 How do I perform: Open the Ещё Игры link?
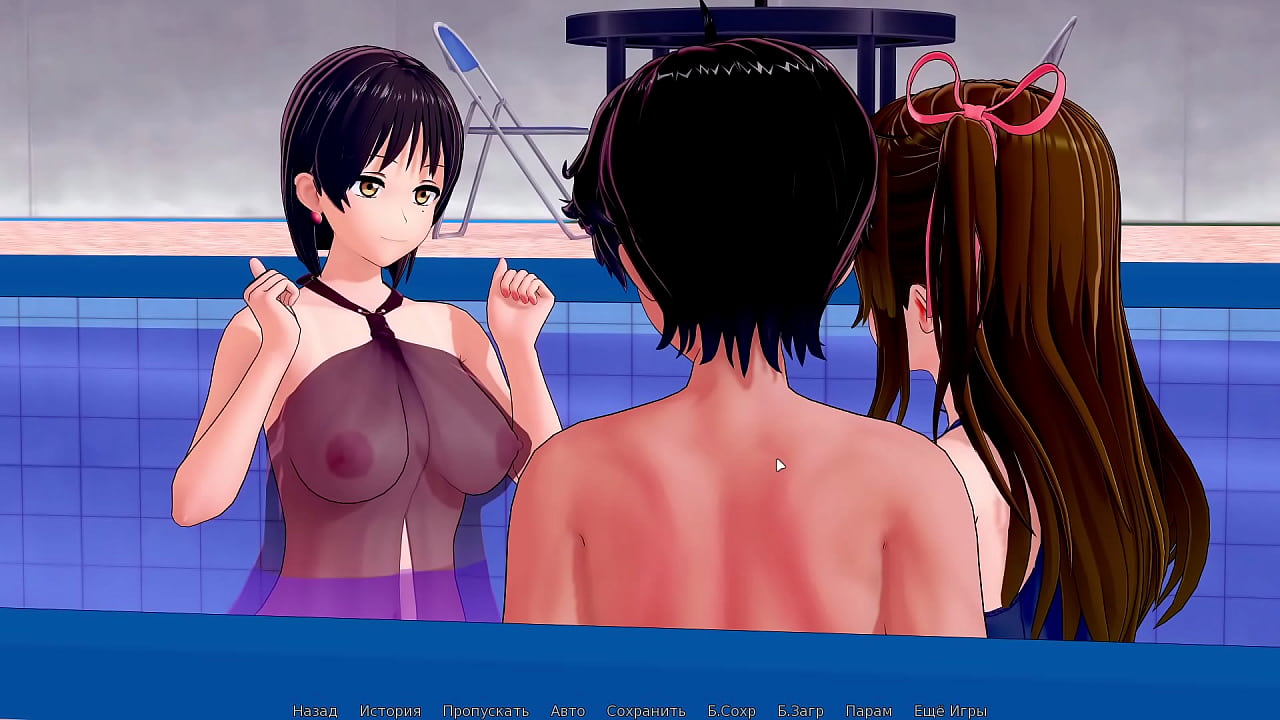point(950,711)
